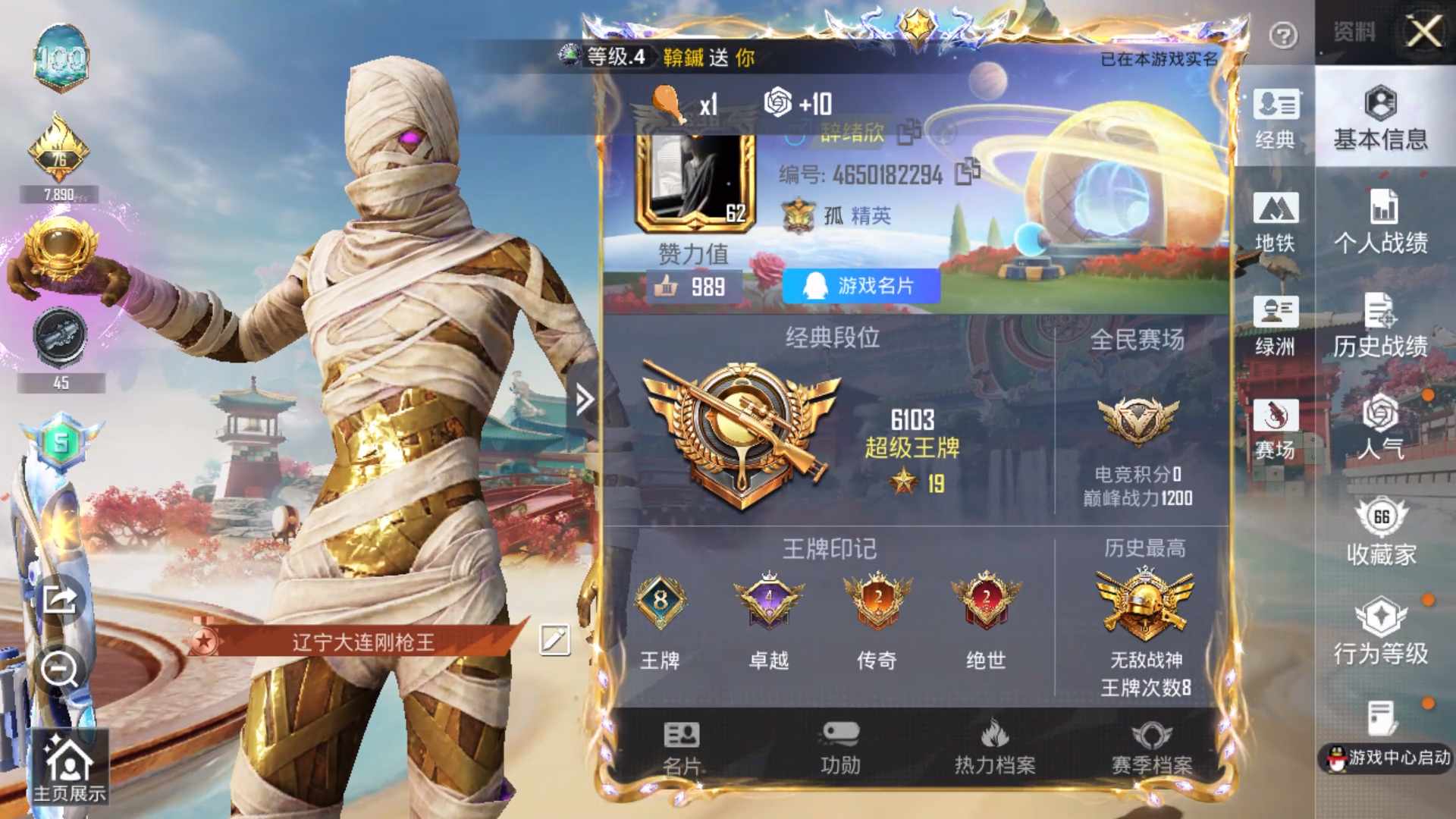This screenshot has height=819, width=1456.
Task: Edit the 辽宁大连刚枪王 title with pencil icon
Action: tap(554, 639)
